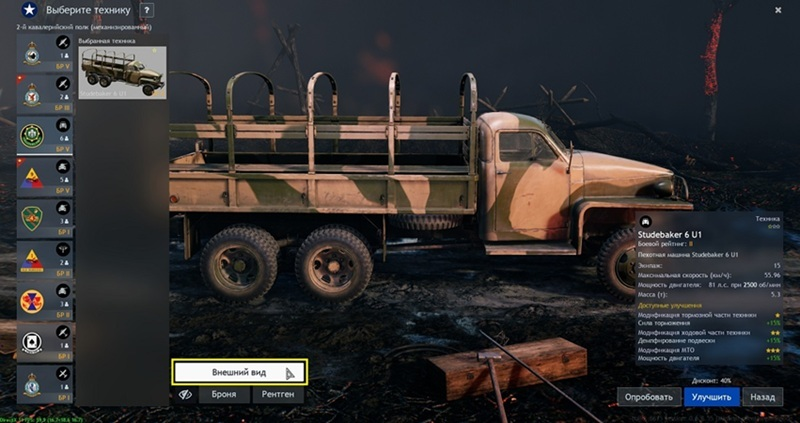Upgrade the vehicle with "Улучшить"
Screen dimensions: 800x423
point(711,397)
